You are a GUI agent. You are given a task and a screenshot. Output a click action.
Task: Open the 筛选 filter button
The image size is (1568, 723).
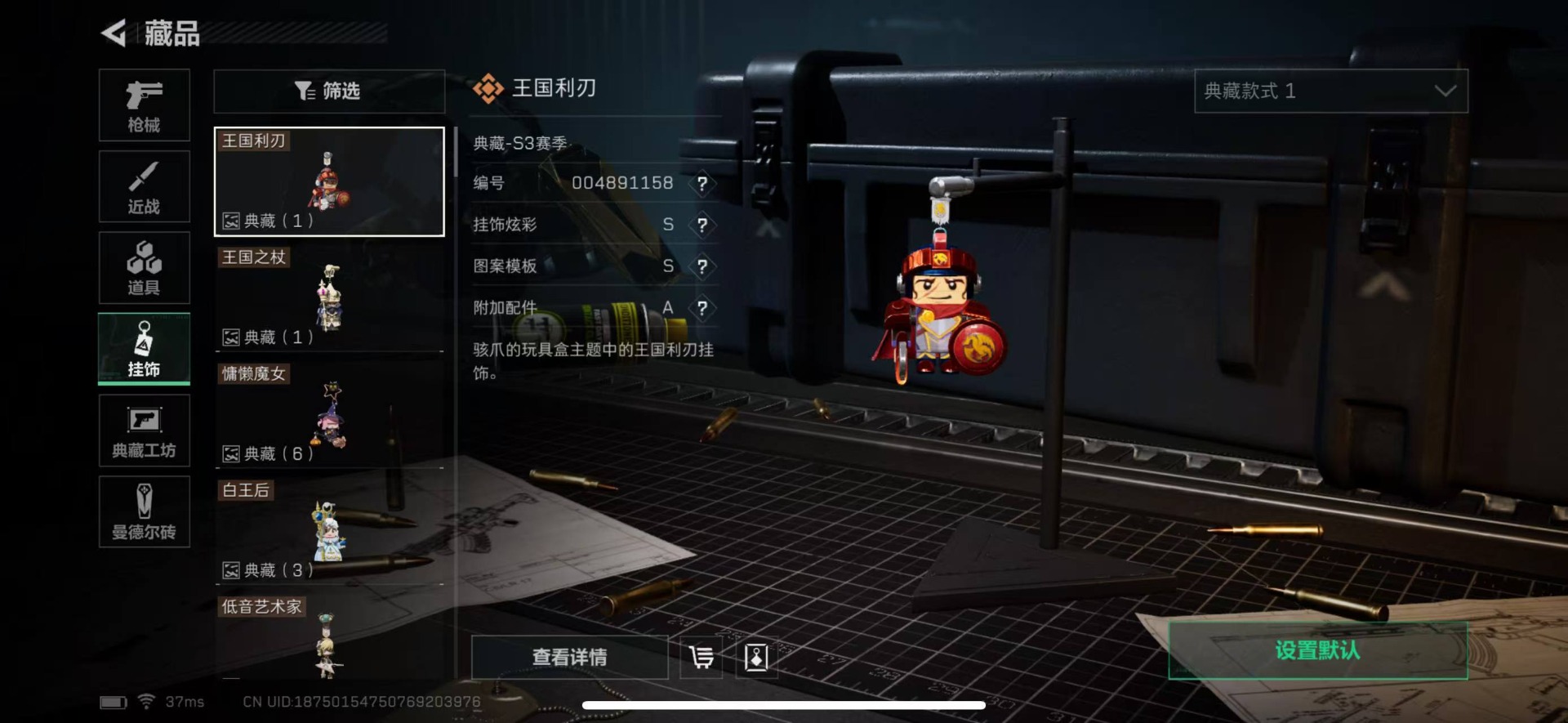pos(328,91)
